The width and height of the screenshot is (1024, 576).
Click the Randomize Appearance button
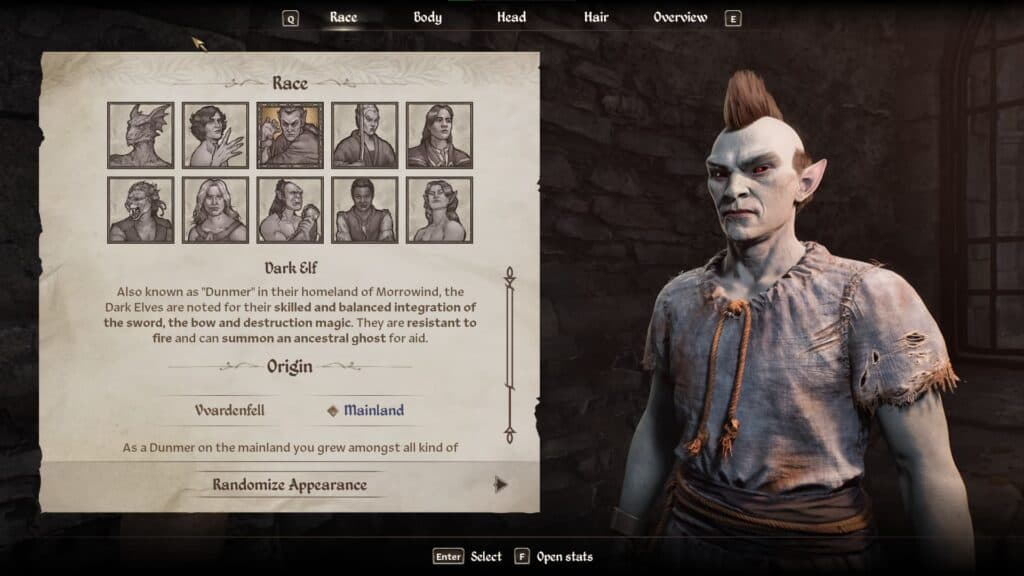coord(289,485)
